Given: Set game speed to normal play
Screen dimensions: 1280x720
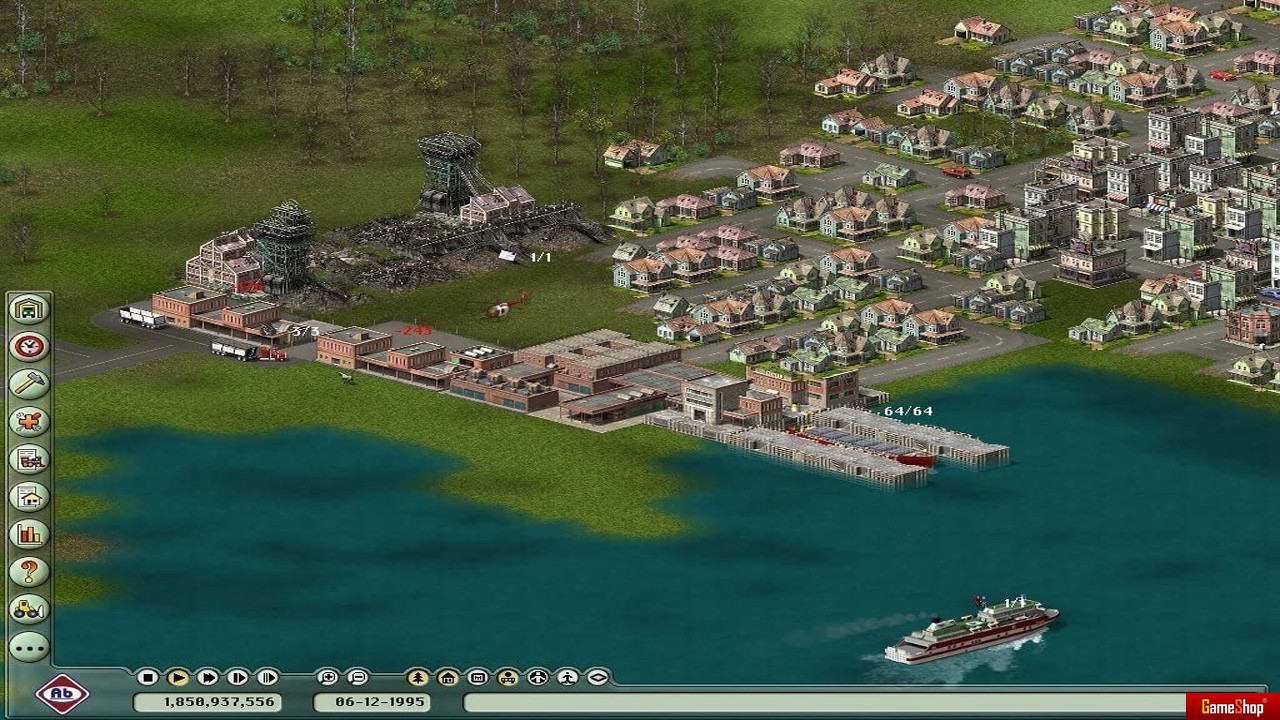Looking at the screenshot, I should [177, 677].
